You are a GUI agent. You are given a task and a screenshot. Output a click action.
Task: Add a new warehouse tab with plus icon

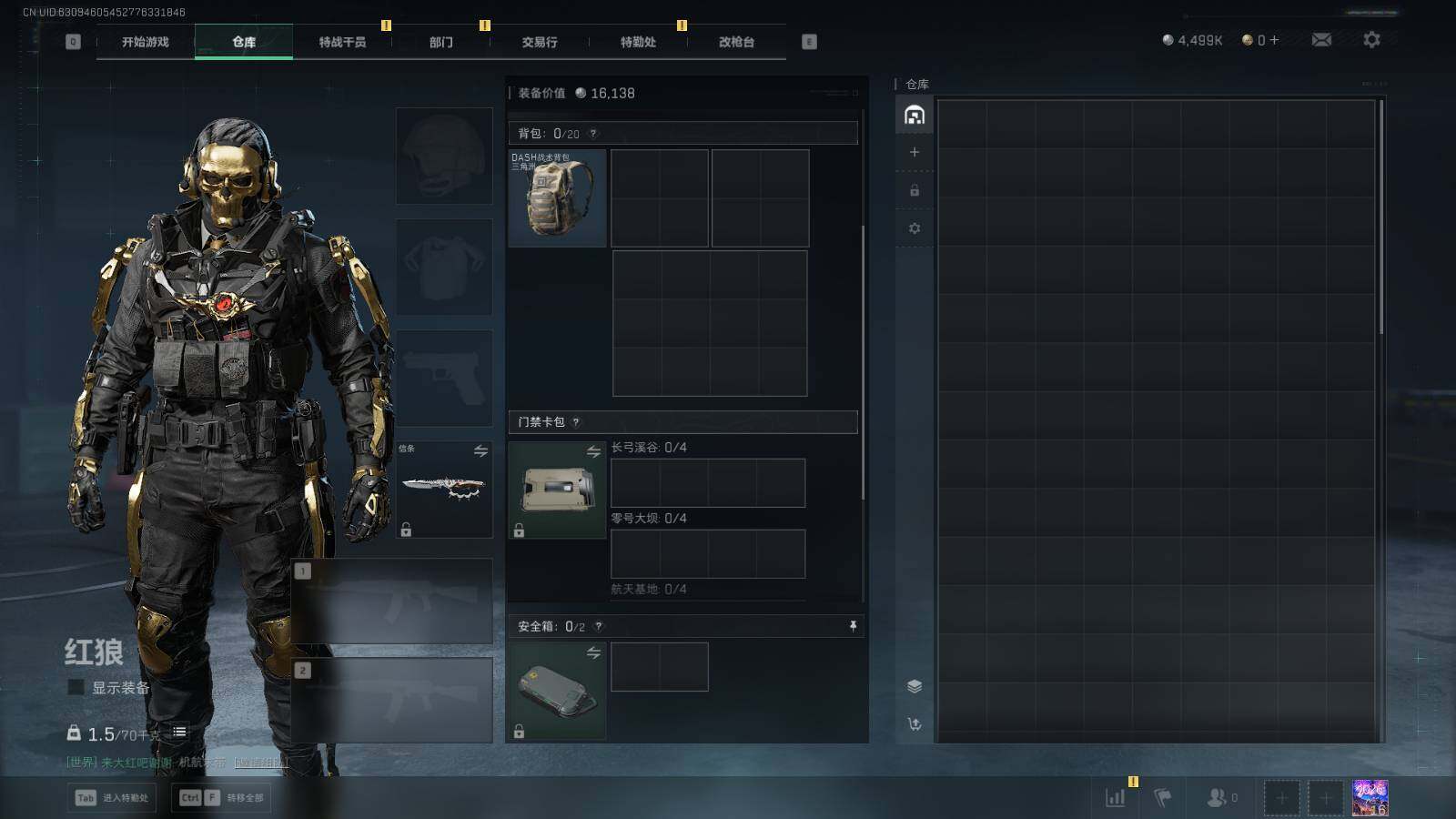[x=915, y=153]
